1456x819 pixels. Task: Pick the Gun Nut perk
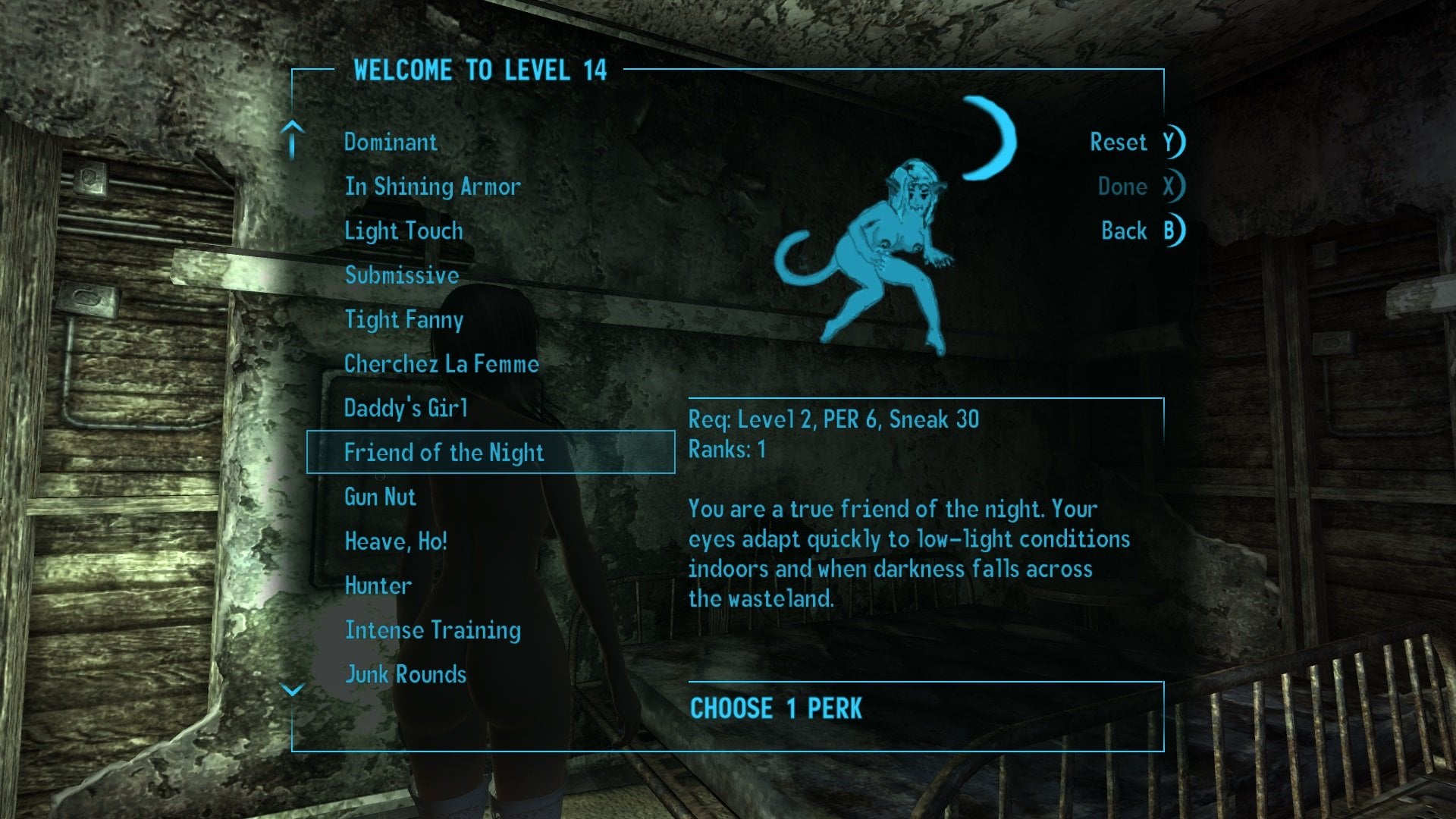click(x=380, y=497)
